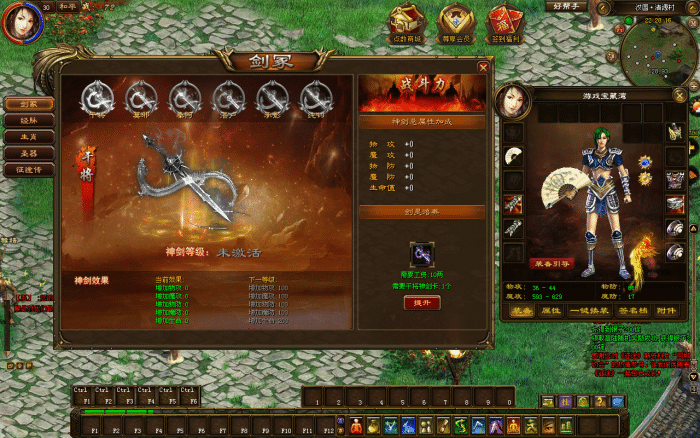Select the 莫邪 sword icon
Viewport: 700px width, 438px height.
click(x=140, y=97)
